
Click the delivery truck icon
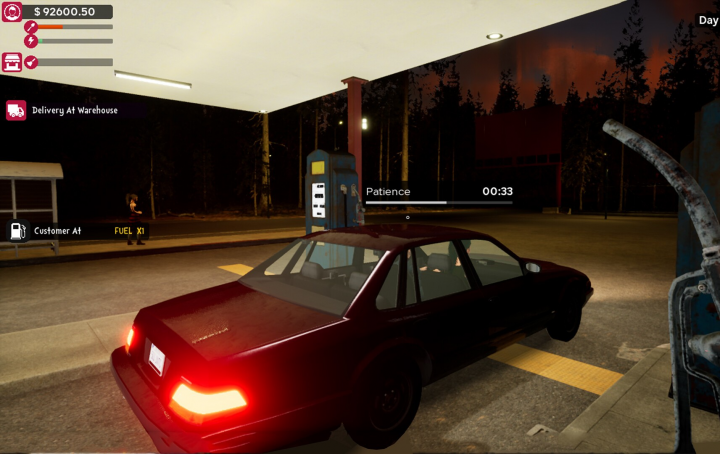15,110
